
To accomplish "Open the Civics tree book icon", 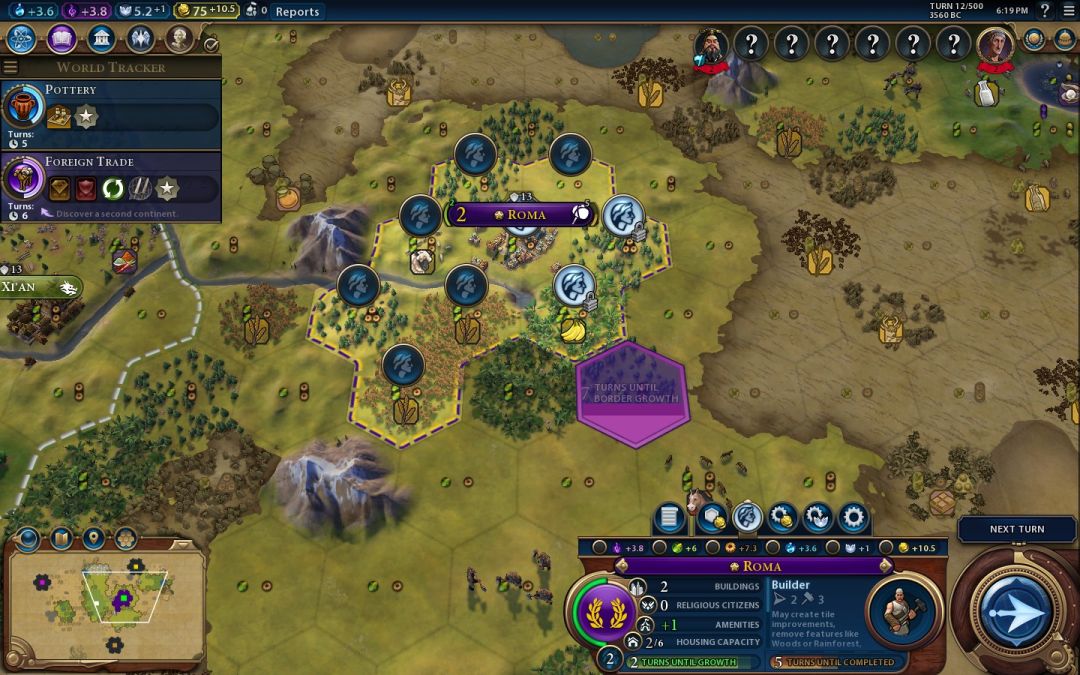I will point(61,39).
